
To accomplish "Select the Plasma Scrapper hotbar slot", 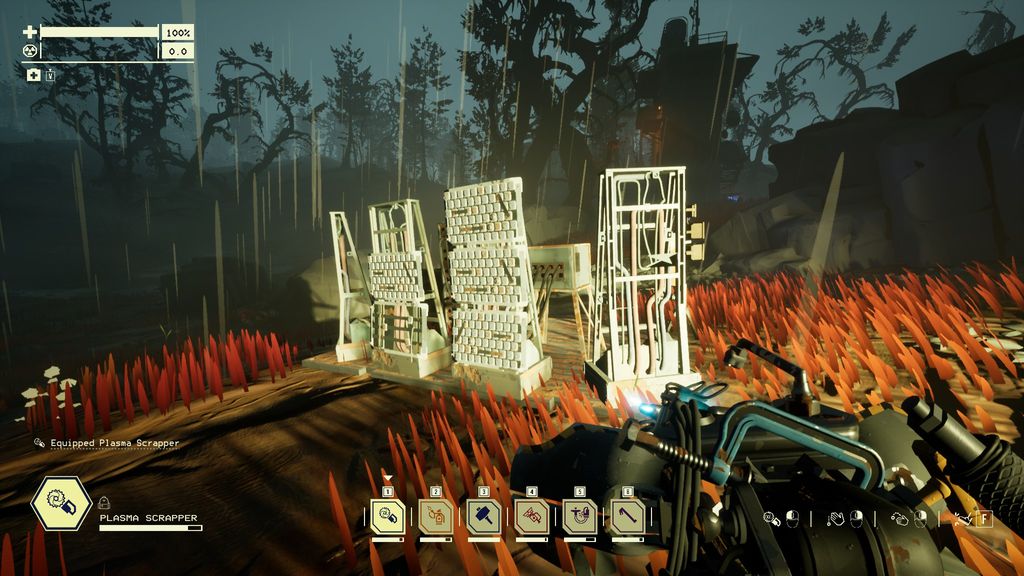I will coord(388,516).
